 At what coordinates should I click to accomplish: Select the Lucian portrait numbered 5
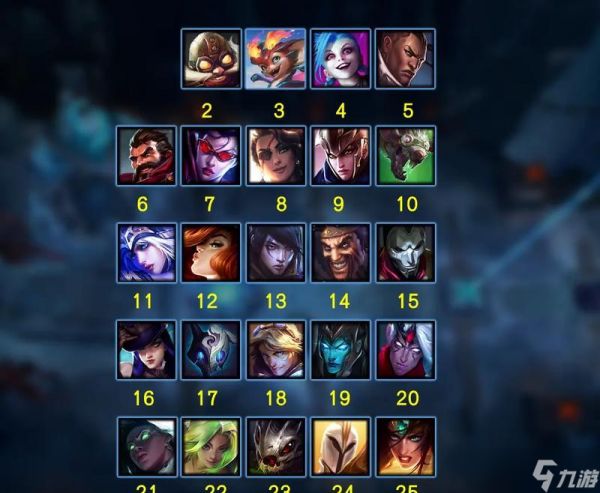click(404, 59)
